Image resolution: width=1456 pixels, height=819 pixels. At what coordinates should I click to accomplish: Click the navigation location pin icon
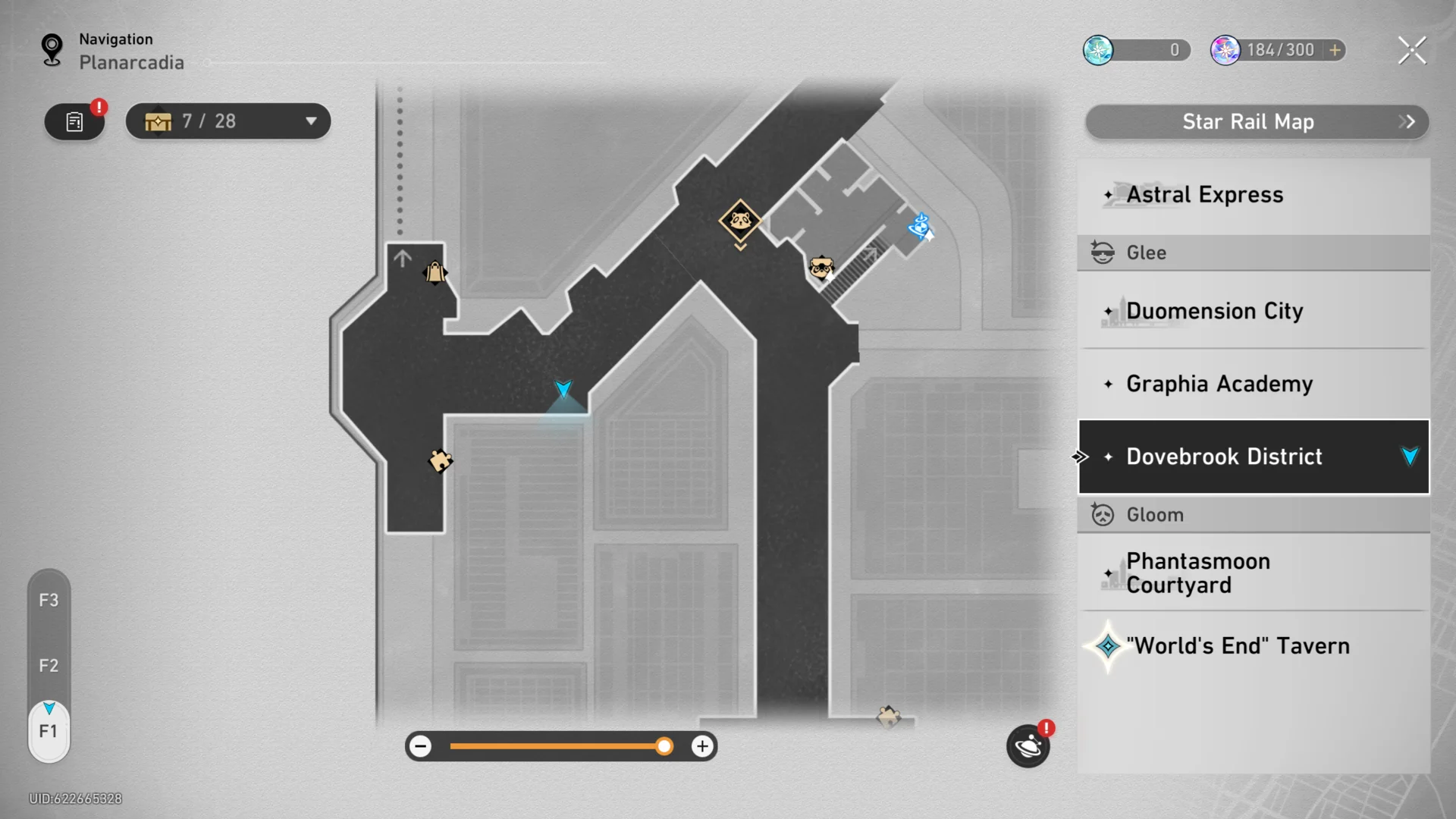click(51, 49)
